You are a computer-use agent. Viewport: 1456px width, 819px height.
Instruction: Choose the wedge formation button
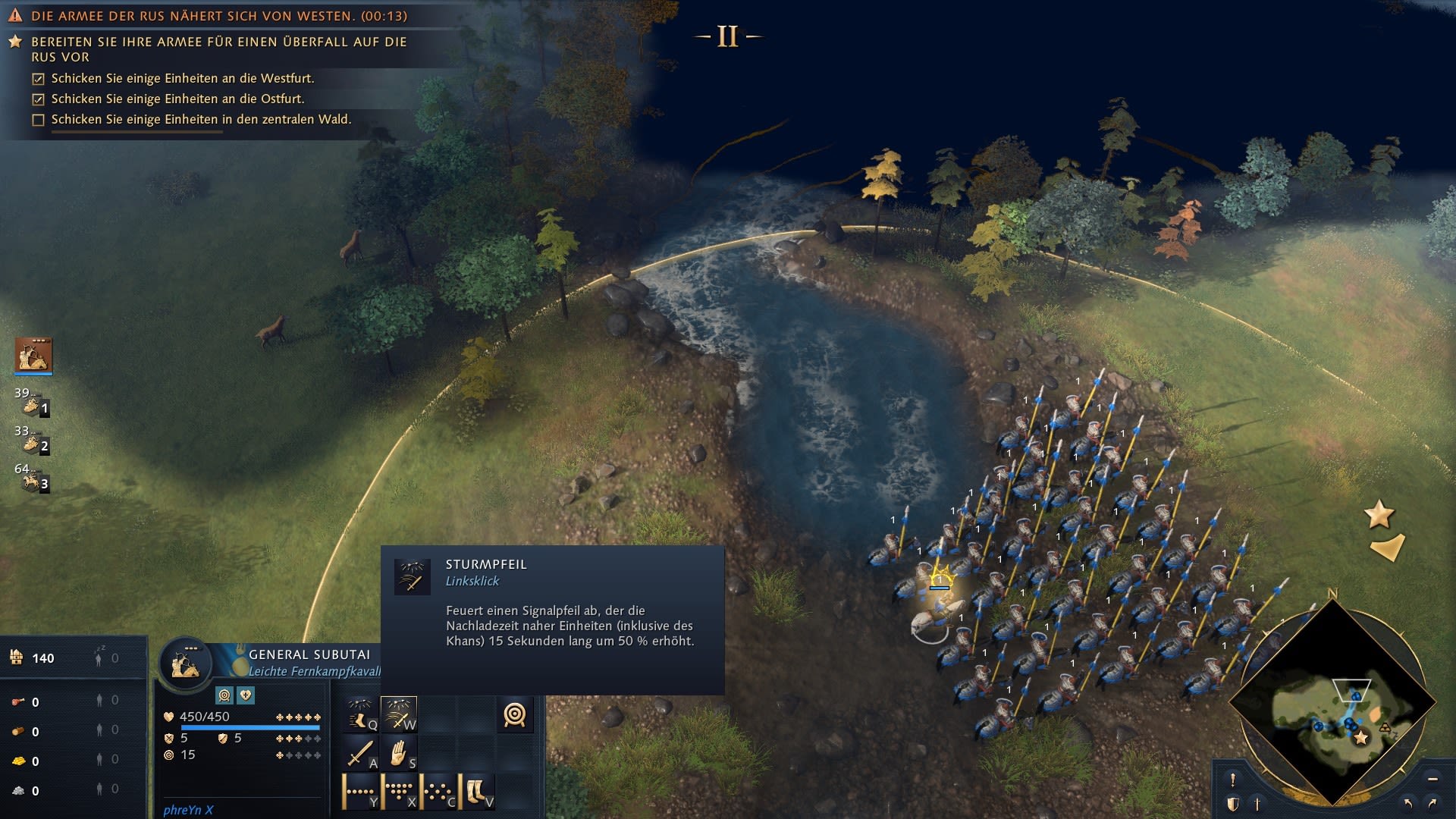[399, 792]
